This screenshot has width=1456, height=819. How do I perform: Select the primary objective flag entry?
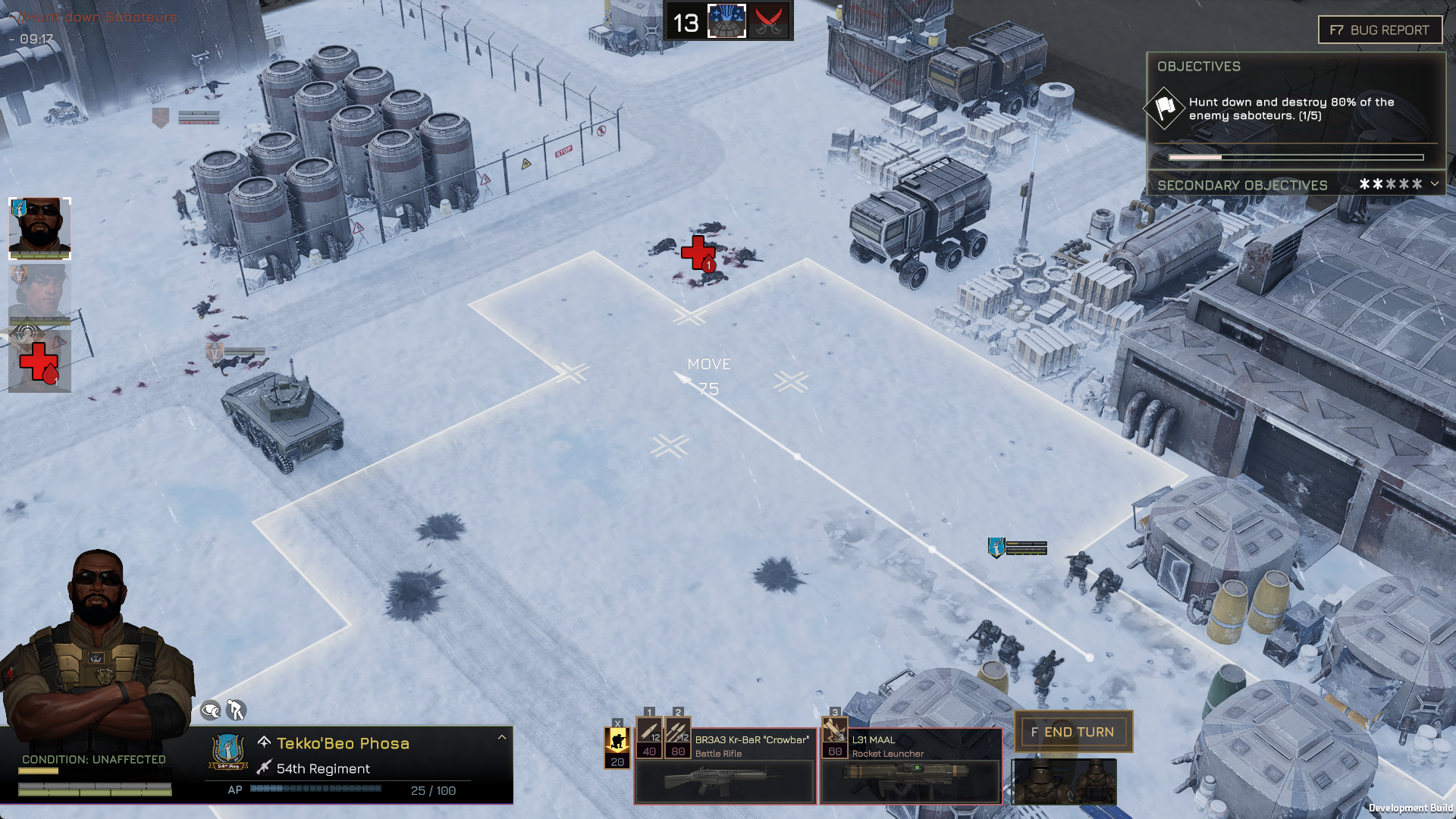pos(1164,108)
